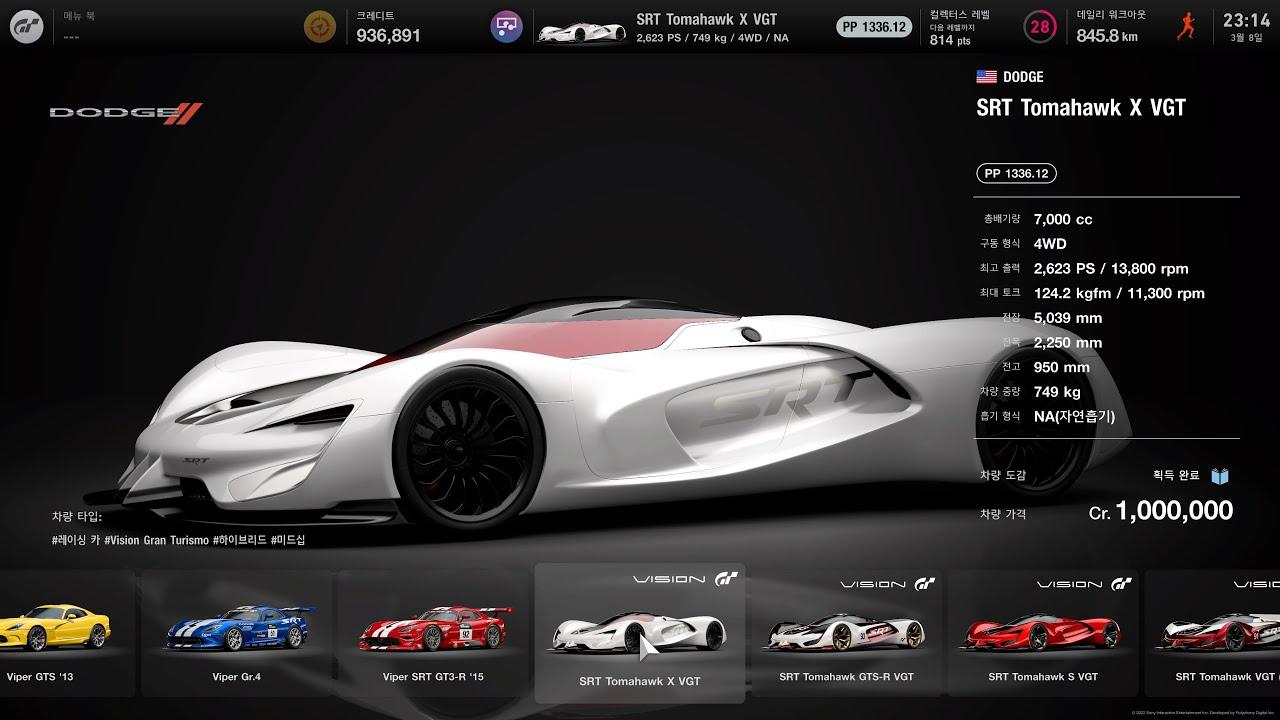
Task: Click the Cr. 1,000,000 car price
Action: click(x=1160, y=511)
